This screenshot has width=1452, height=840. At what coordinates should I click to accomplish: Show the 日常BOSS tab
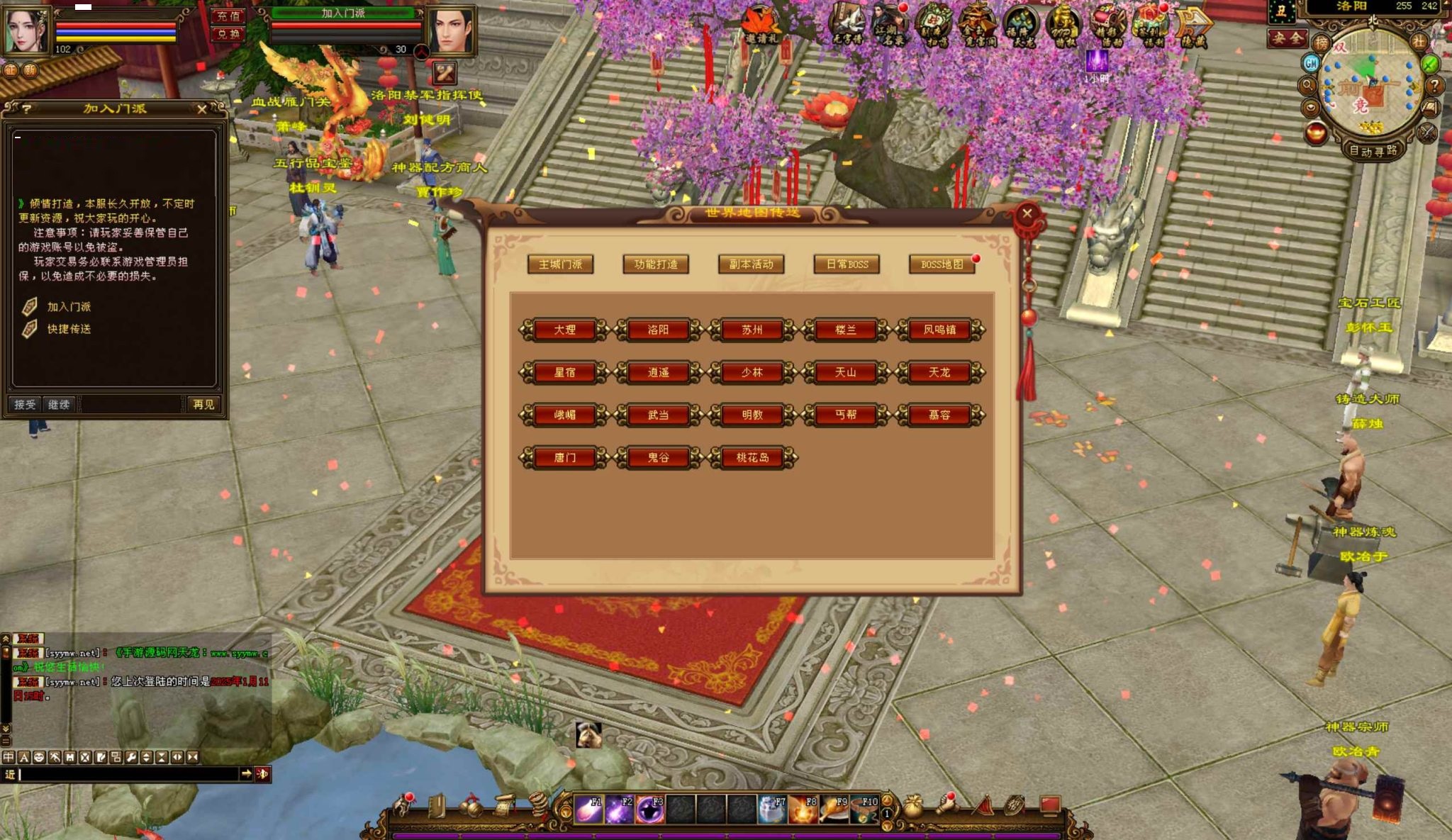(x=847, y=264)
